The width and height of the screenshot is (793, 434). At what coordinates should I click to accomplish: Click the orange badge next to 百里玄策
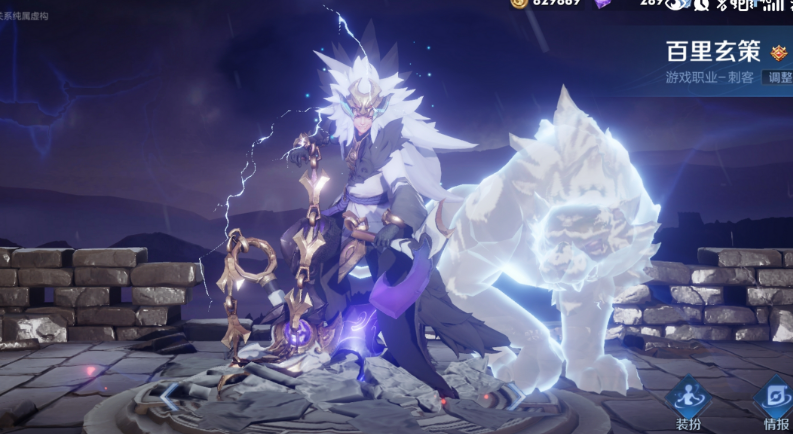(778, 53)
